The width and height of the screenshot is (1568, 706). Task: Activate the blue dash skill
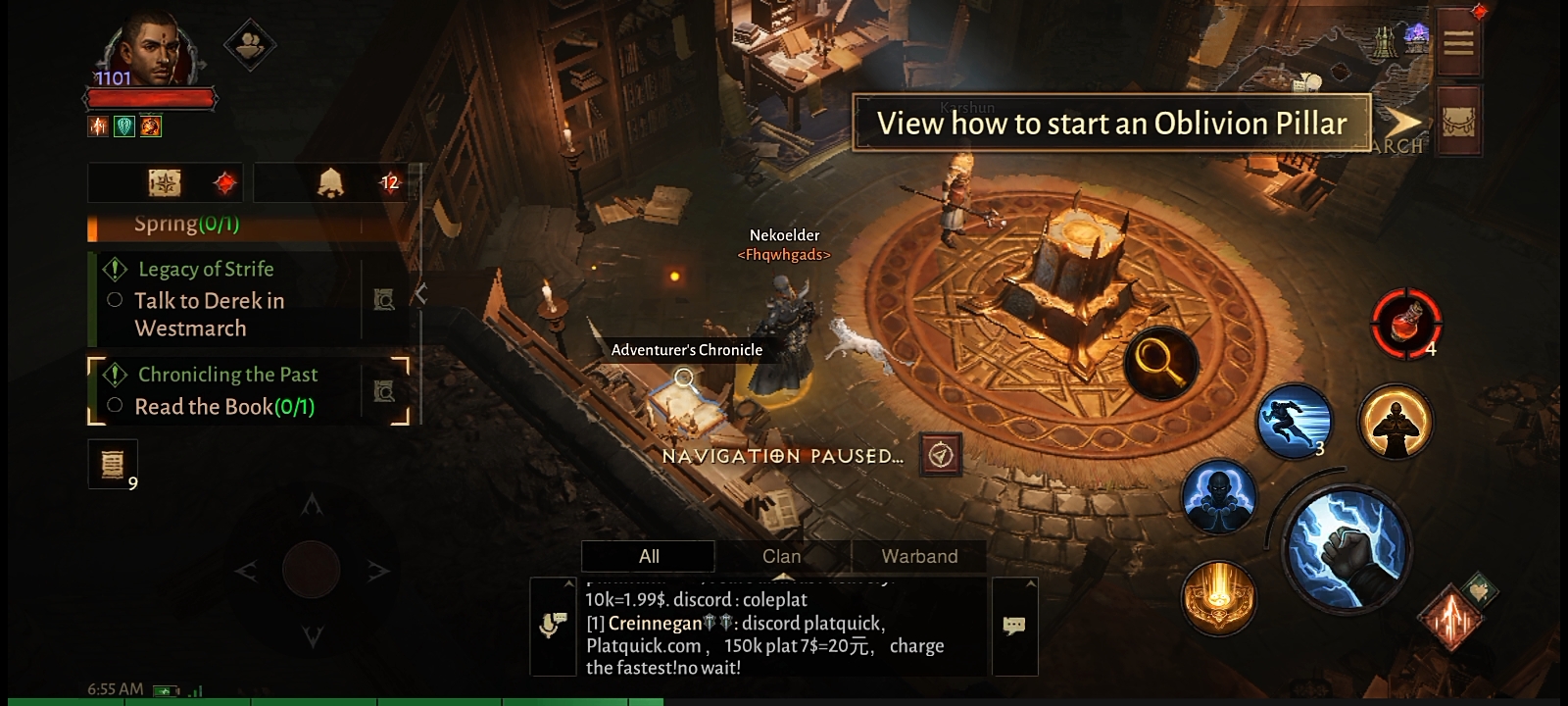(x=1294, y=422)
